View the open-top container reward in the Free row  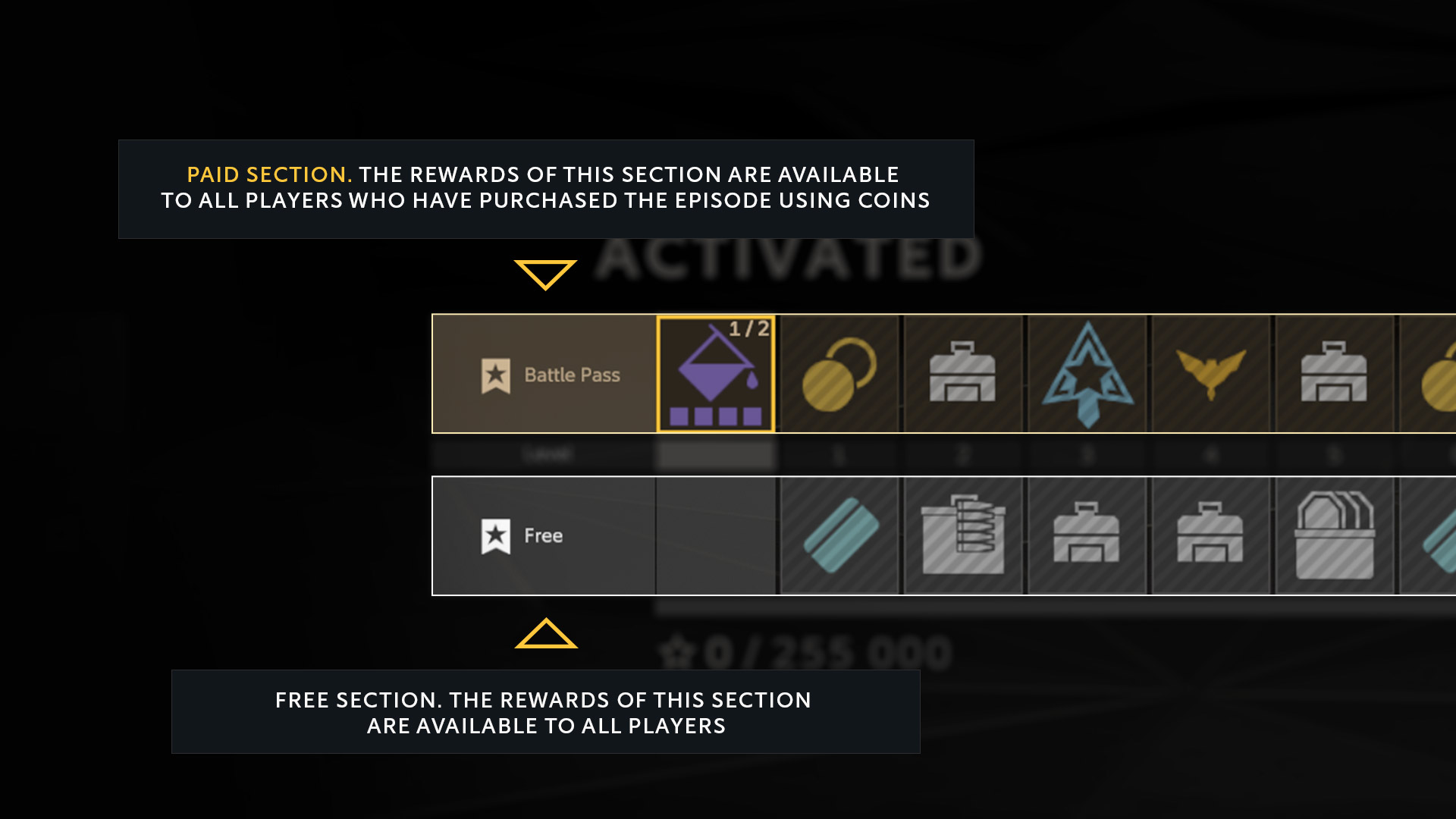coord(1334,536)
